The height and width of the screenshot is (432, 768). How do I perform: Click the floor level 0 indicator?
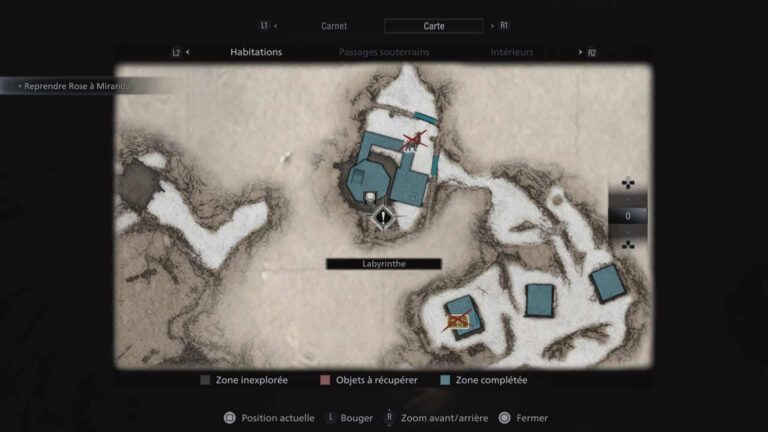(627, 215)
